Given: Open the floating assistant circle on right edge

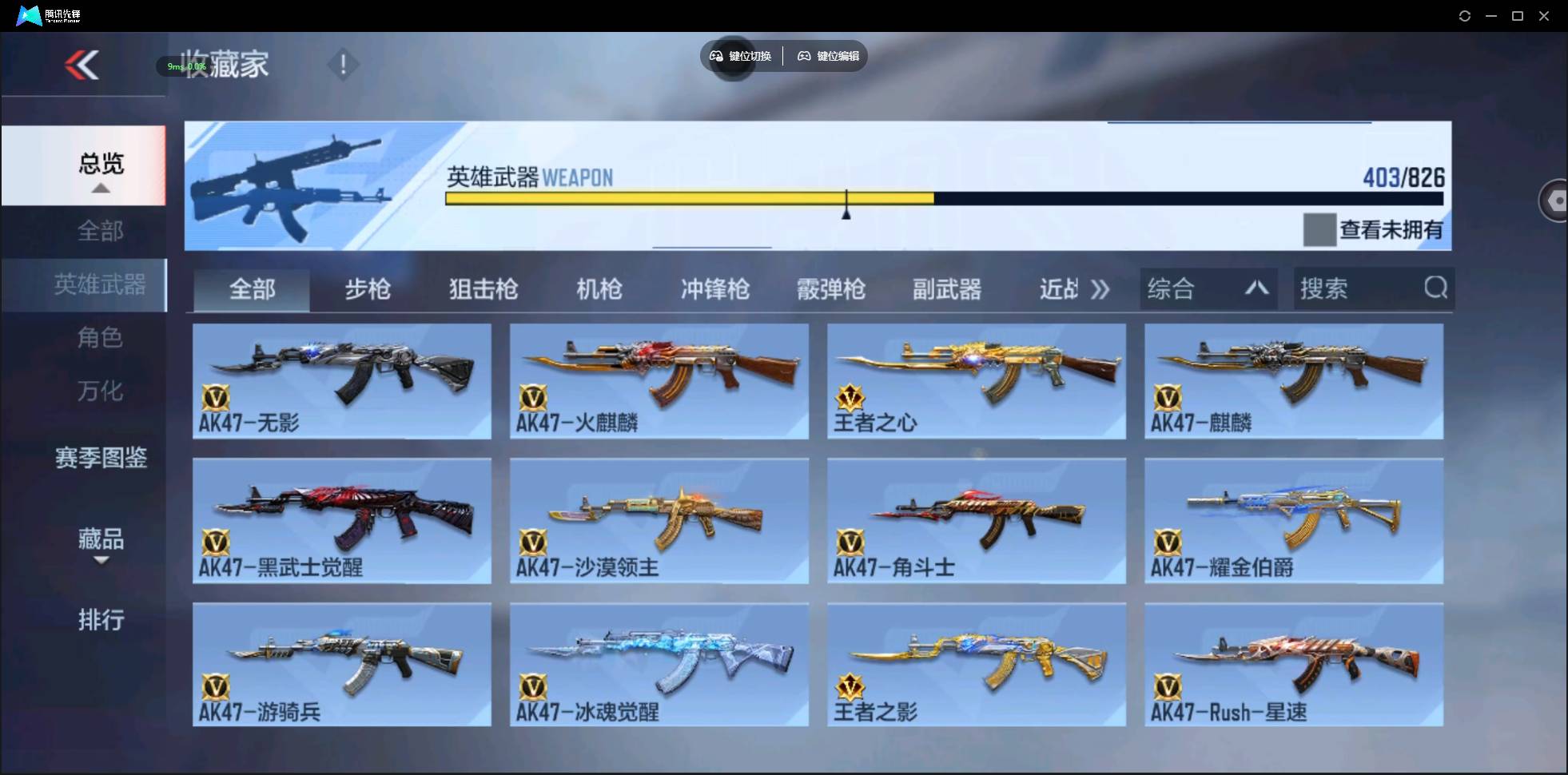Looking at the screenshot, I should tap(1554, 200).
